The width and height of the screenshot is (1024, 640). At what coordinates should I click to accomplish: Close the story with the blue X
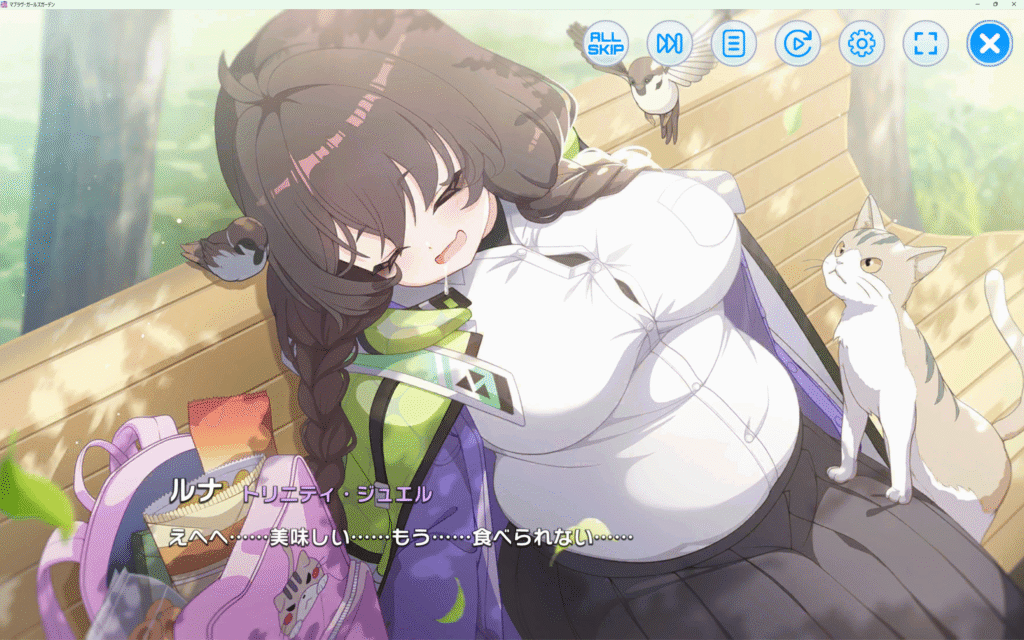tap(989, 43)
